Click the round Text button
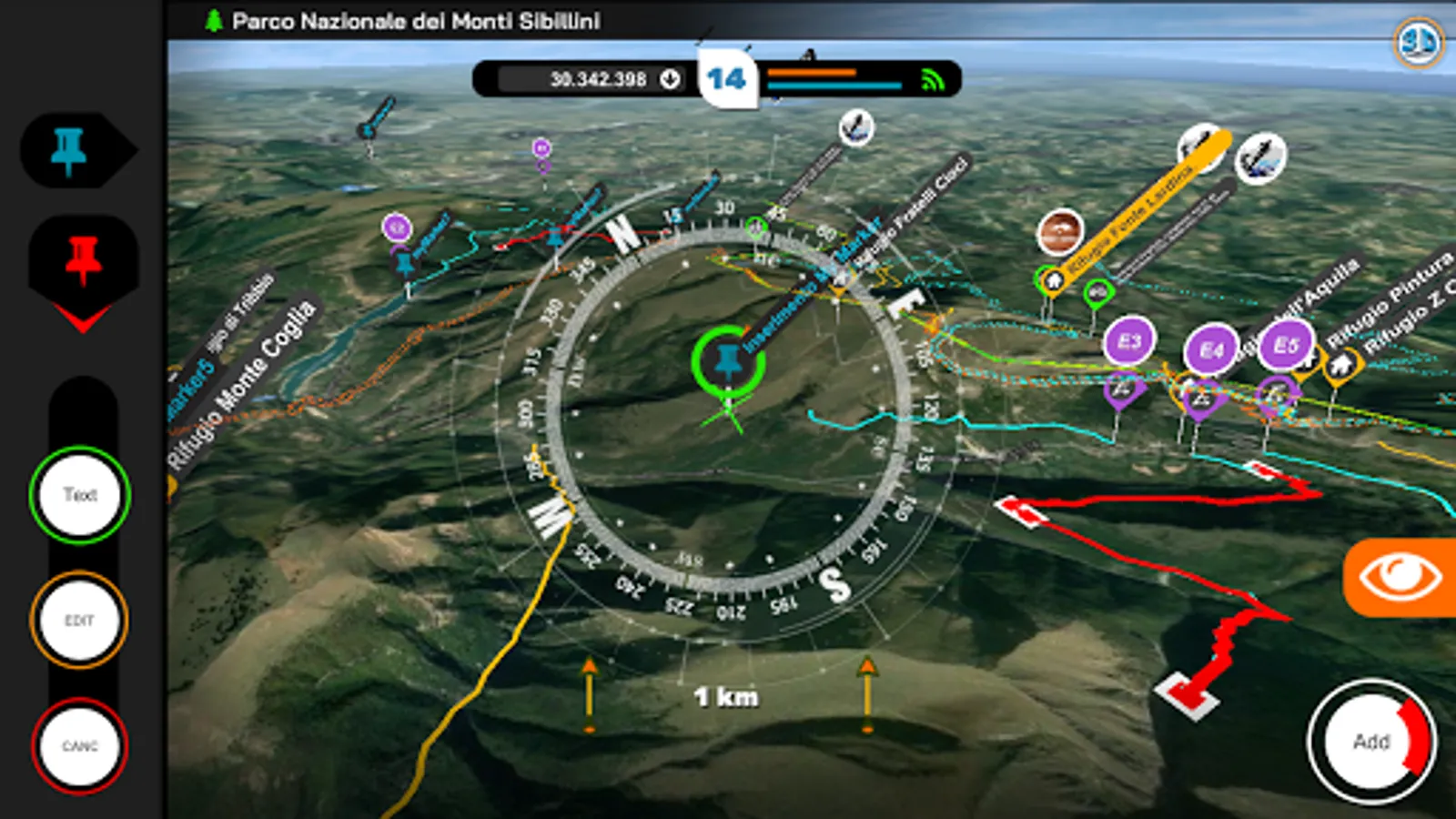 80,495
